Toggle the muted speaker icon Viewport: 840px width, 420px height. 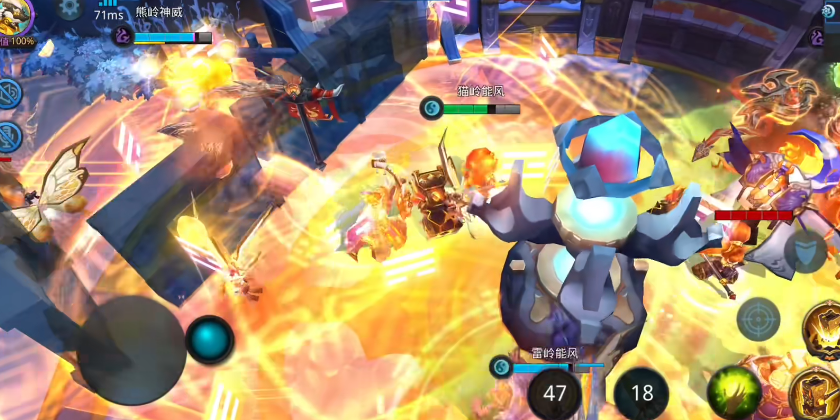9,93
